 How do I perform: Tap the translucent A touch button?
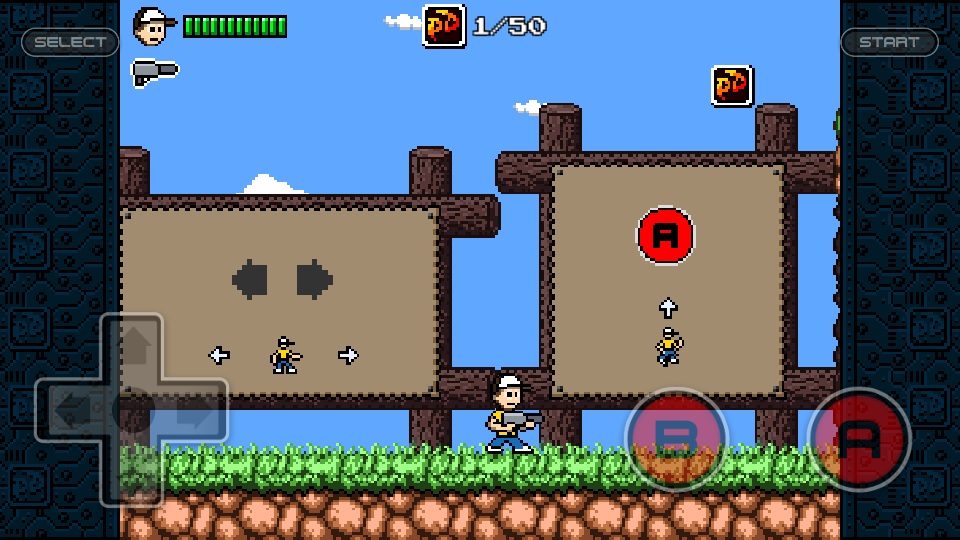click(x=859, y=439)
